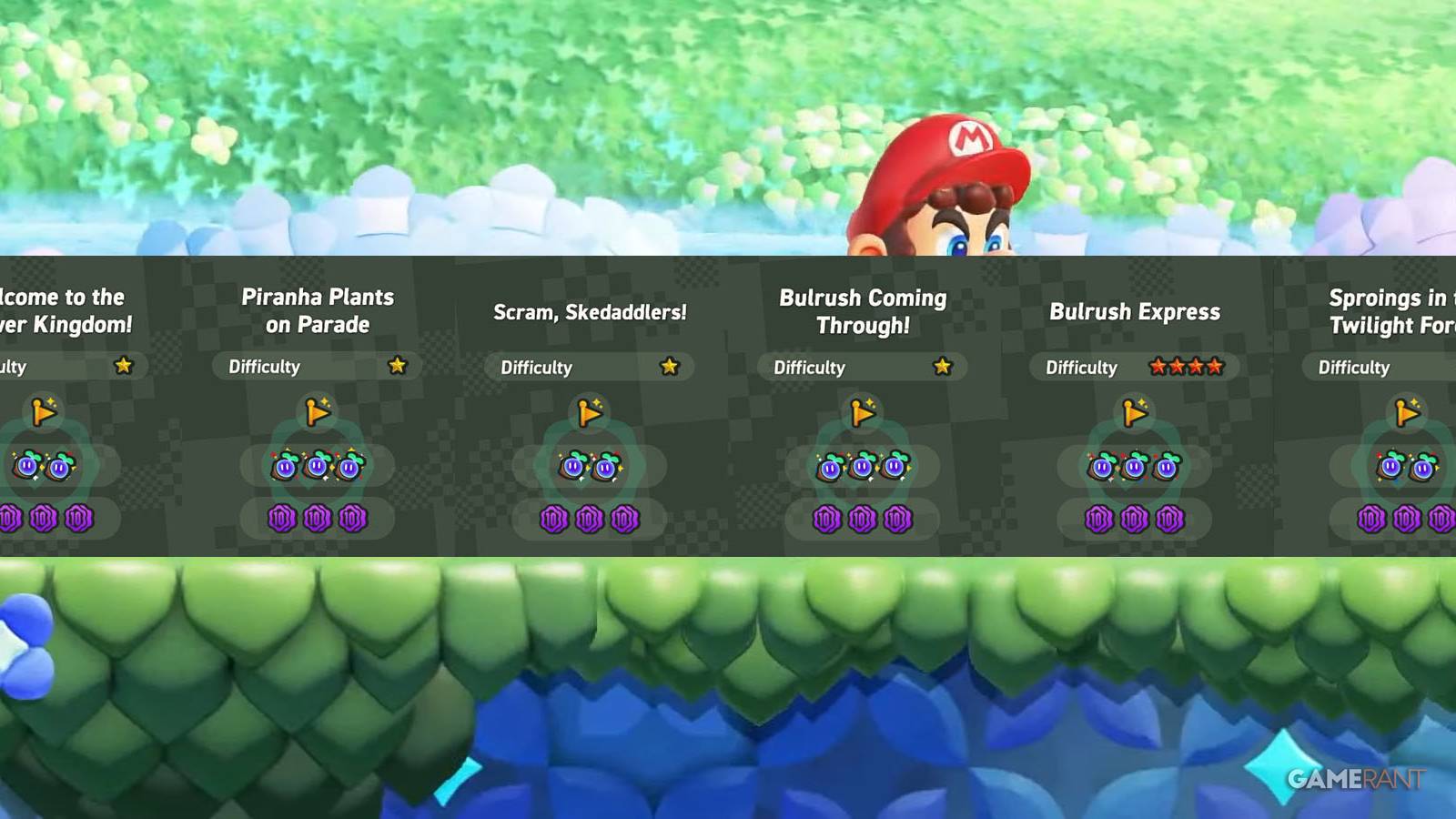Screen dimensions: 1456x819
Task: Select the first purple 10-coin icon on Bulrush Express
Action: point(1100,519)
